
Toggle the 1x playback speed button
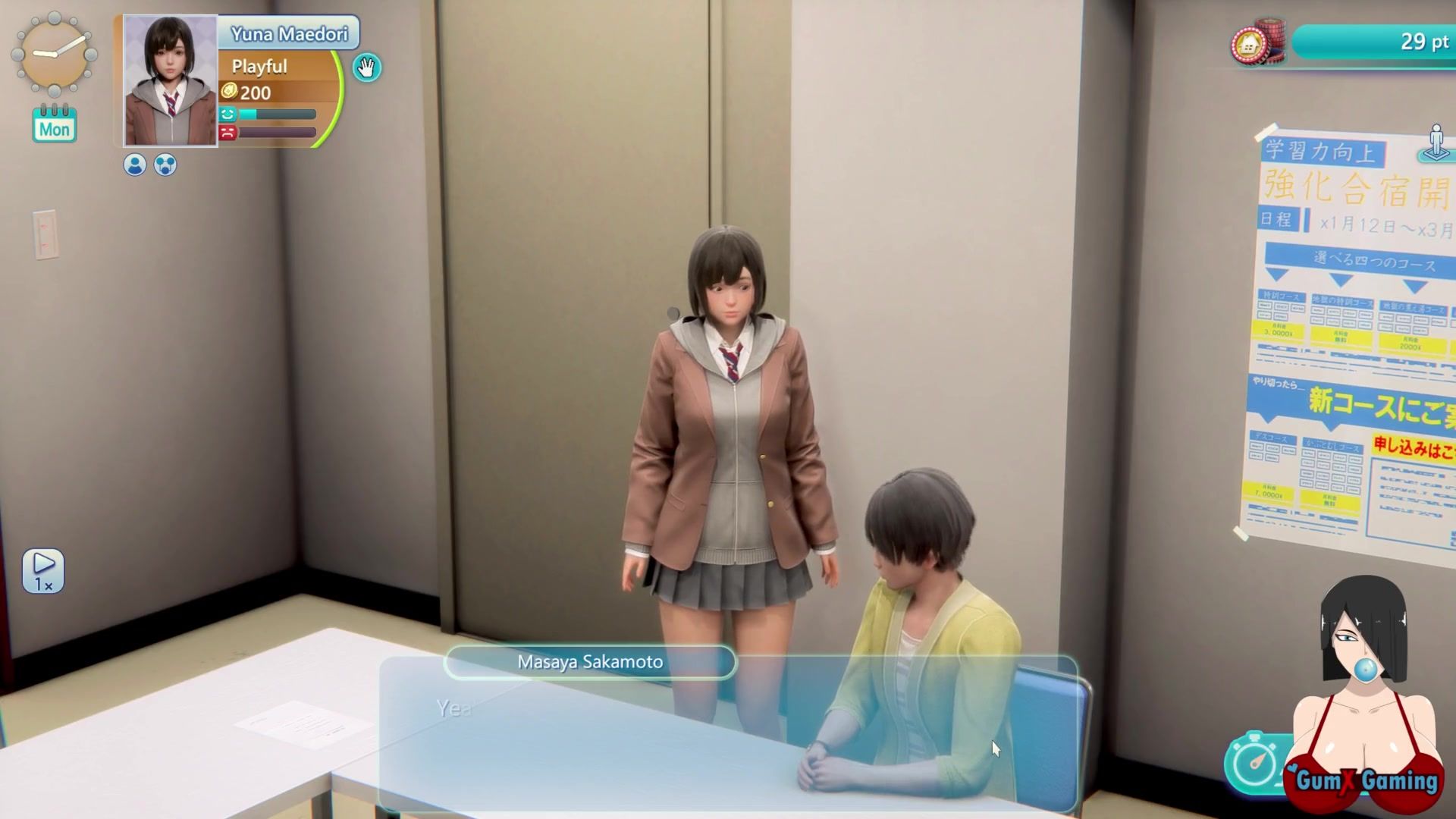point(43,570)
